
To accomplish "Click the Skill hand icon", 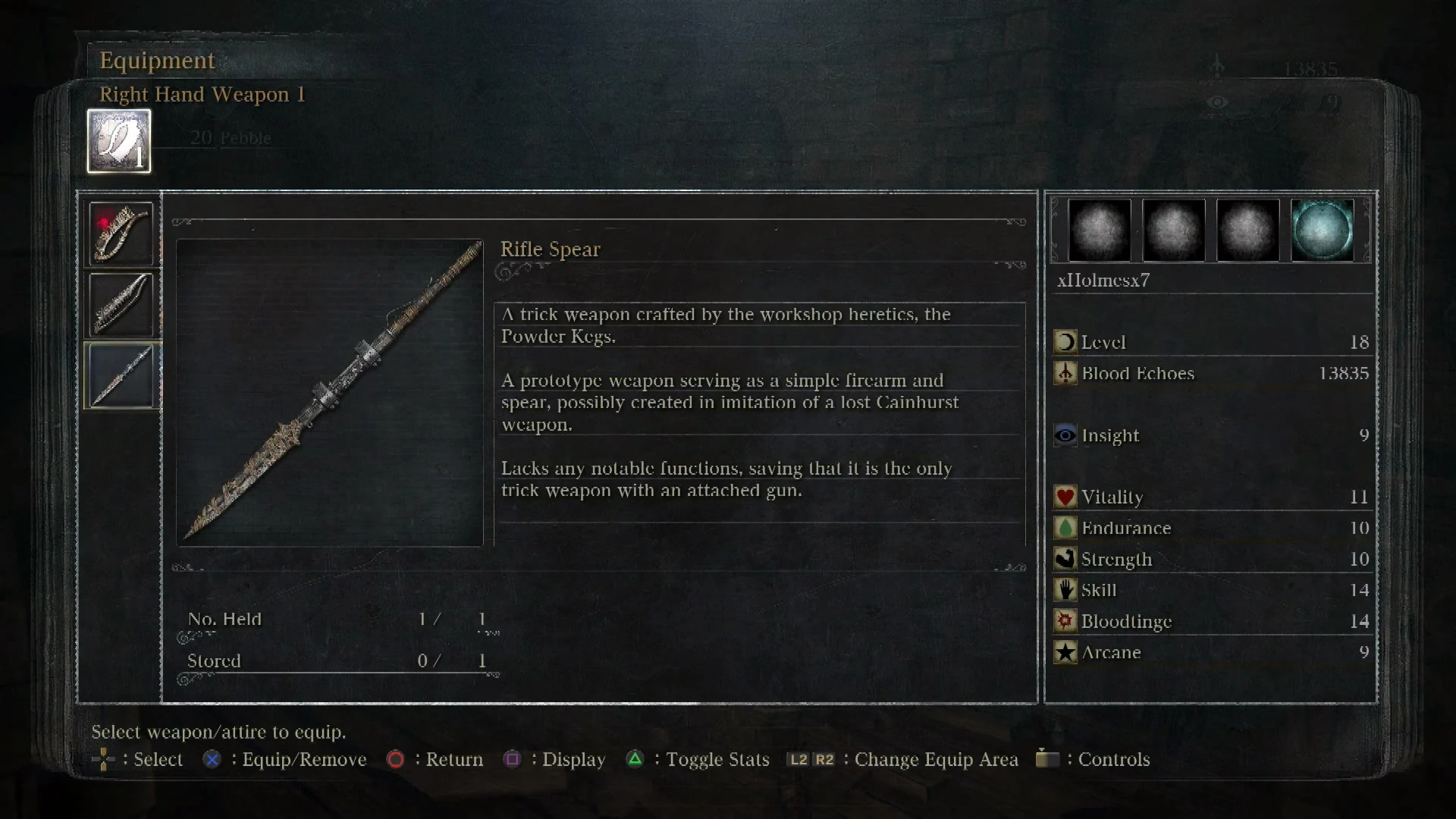I will 1065,590.
